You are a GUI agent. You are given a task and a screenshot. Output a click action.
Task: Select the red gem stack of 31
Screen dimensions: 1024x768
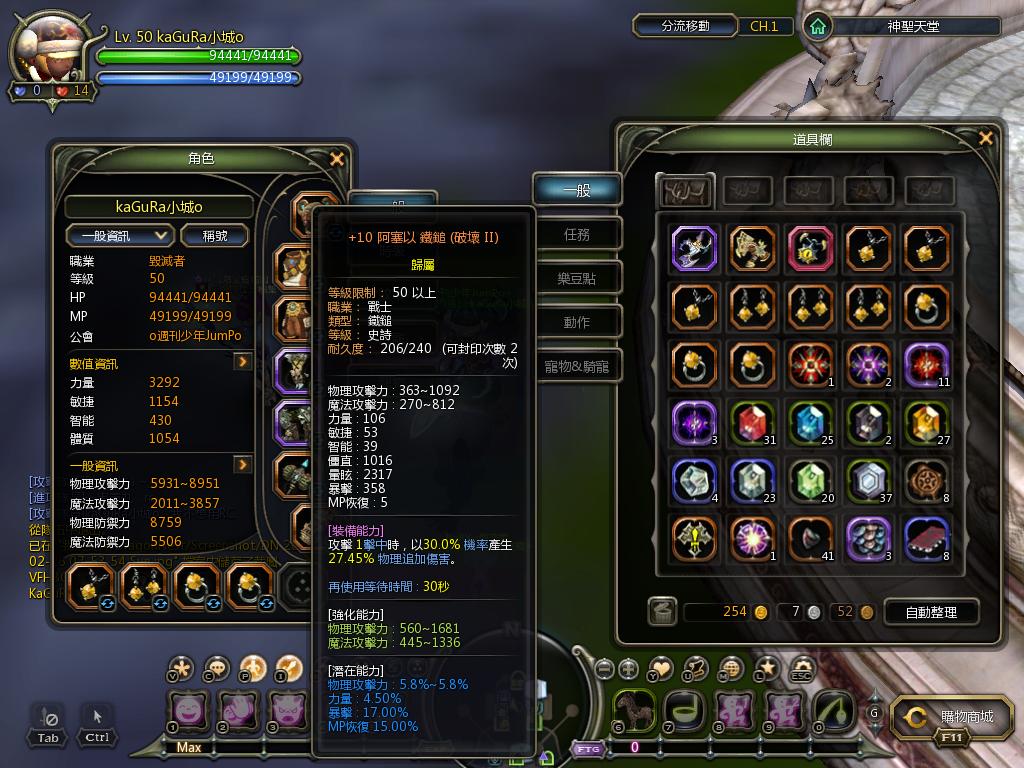[x=752, y=423]
